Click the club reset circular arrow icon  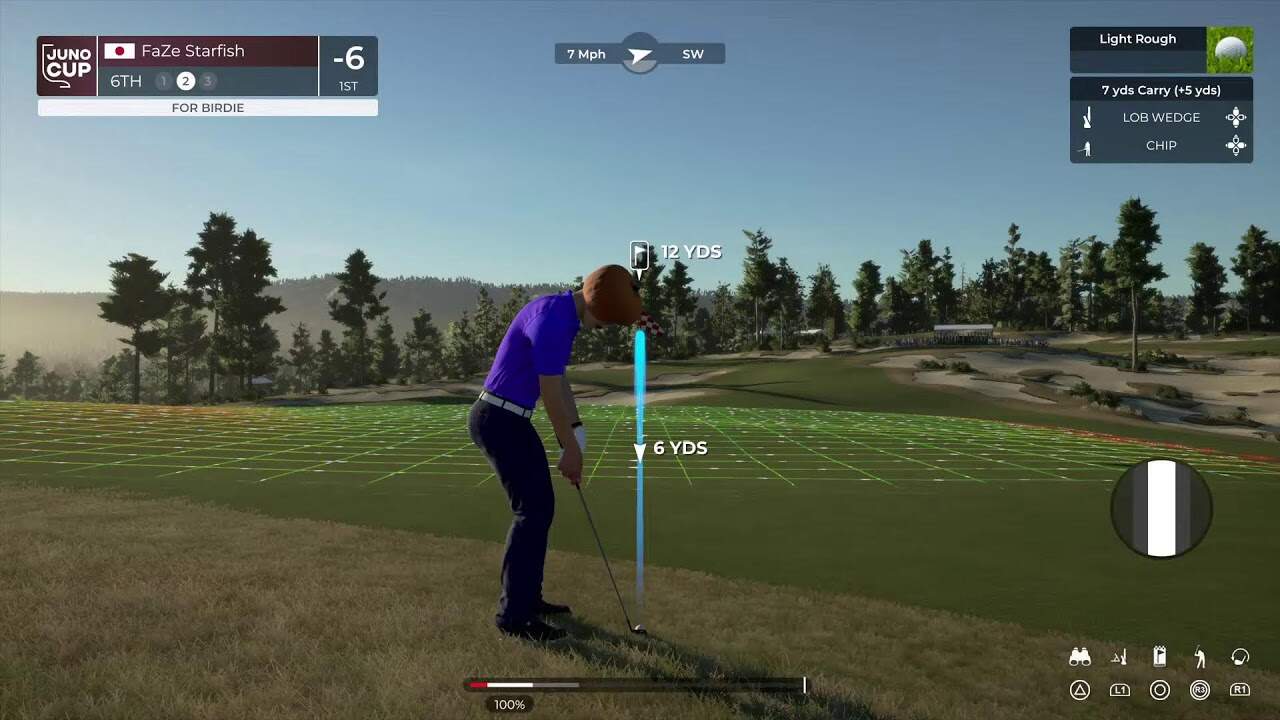(x=1240, y=657)
